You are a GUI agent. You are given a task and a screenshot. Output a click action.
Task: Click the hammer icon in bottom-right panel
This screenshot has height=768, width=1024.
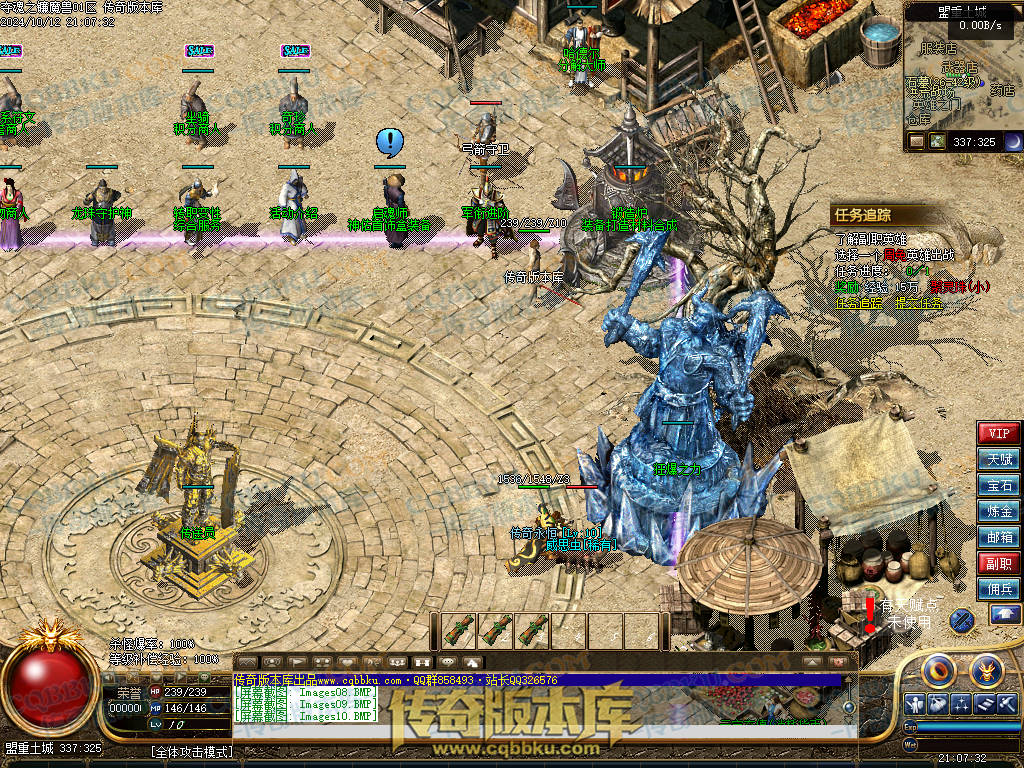(1005, 703)
